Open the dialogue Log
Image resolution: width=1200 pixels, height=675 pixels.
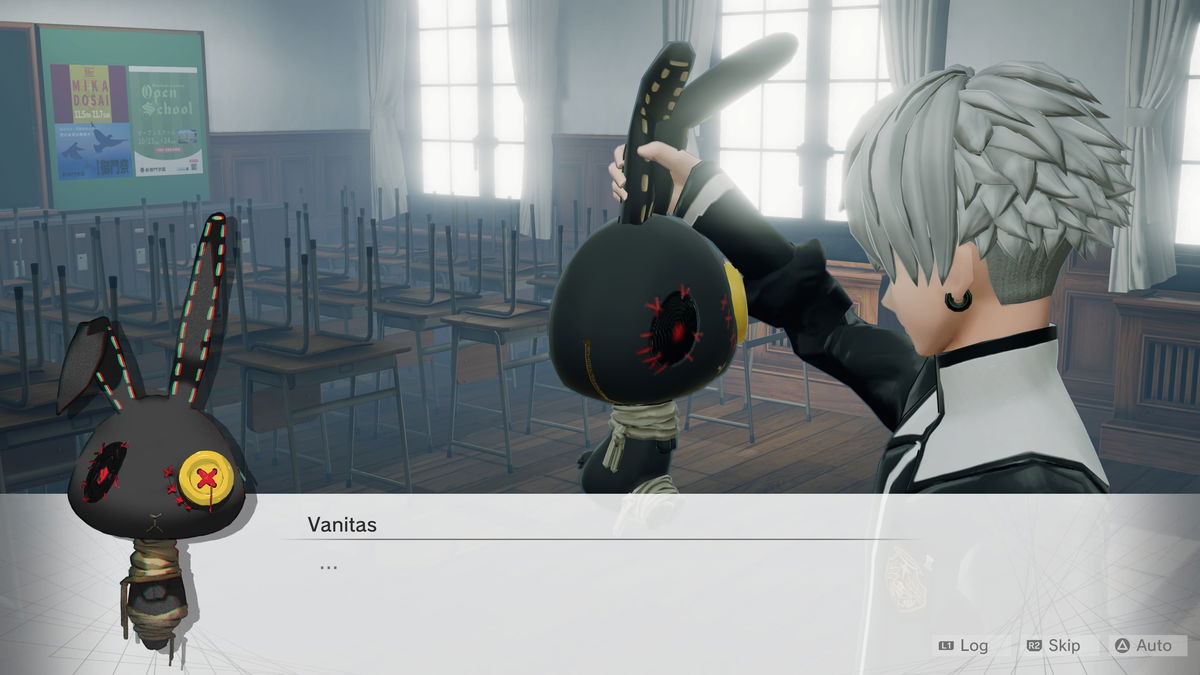click(x=964, y=646)
